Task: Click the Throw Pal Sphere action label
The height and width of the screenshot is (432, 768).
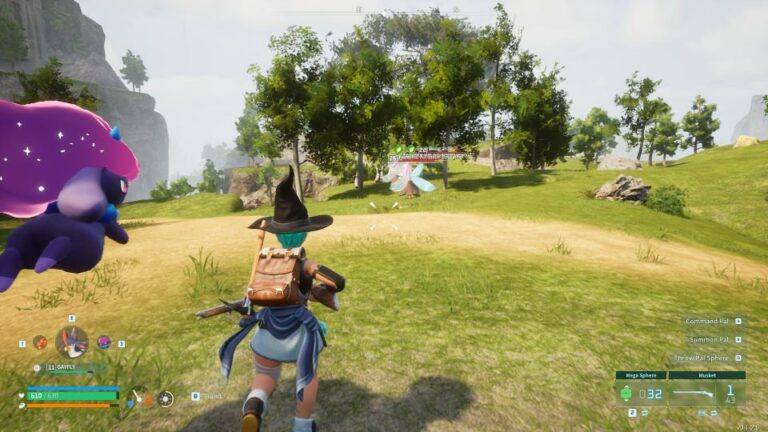Action: click(x=702, y=358)
